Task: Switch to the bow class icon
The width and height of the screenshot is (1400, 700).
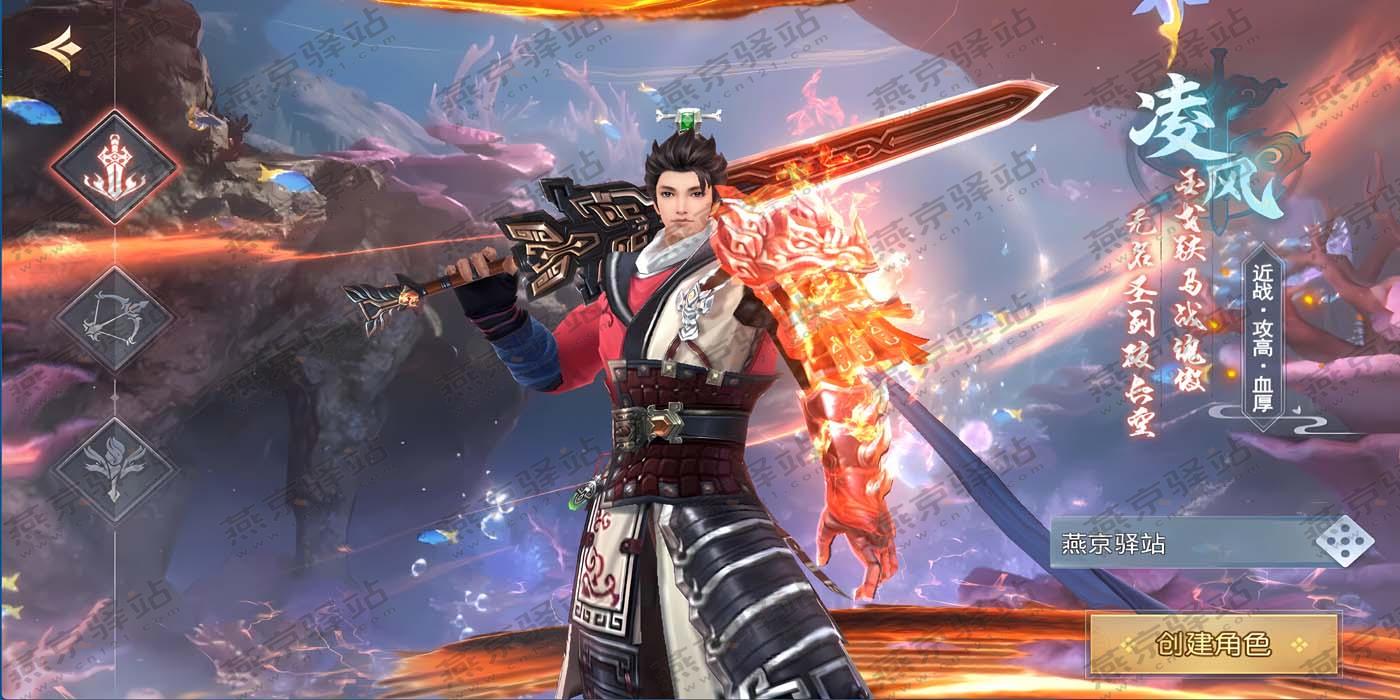Action: (114, 318)
